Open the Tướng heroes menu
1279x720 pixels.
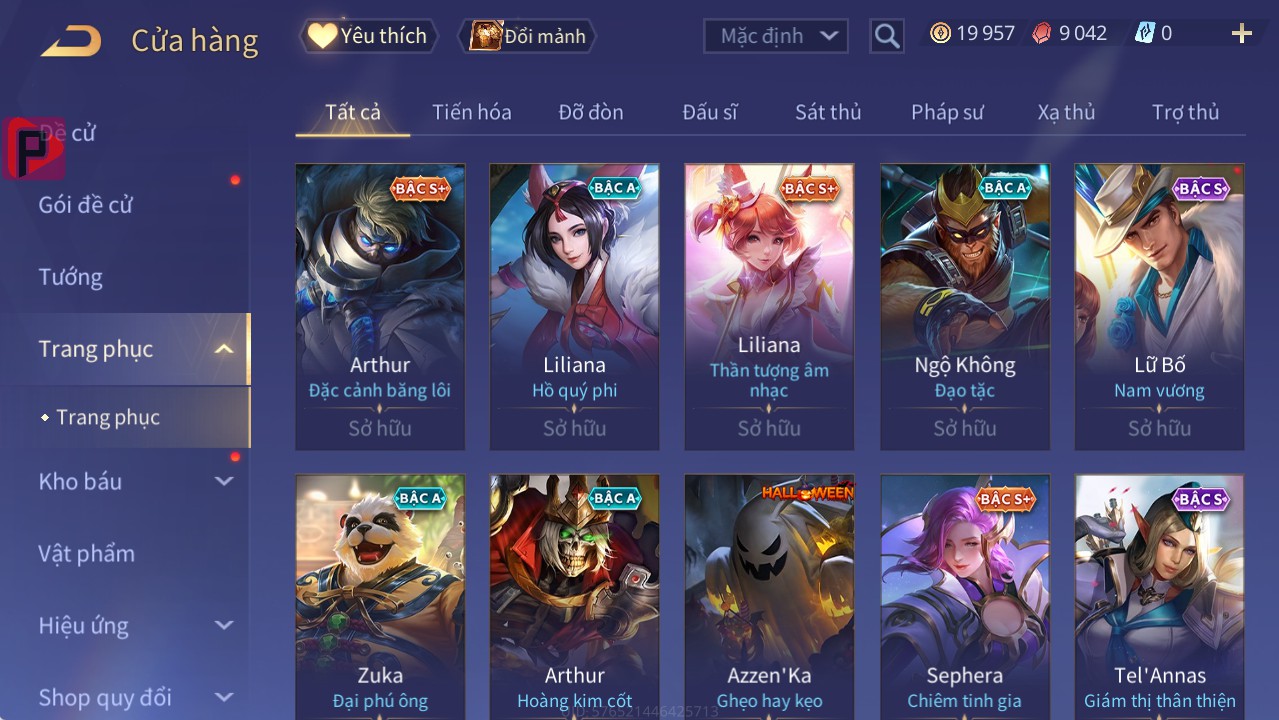pos(70,277)
